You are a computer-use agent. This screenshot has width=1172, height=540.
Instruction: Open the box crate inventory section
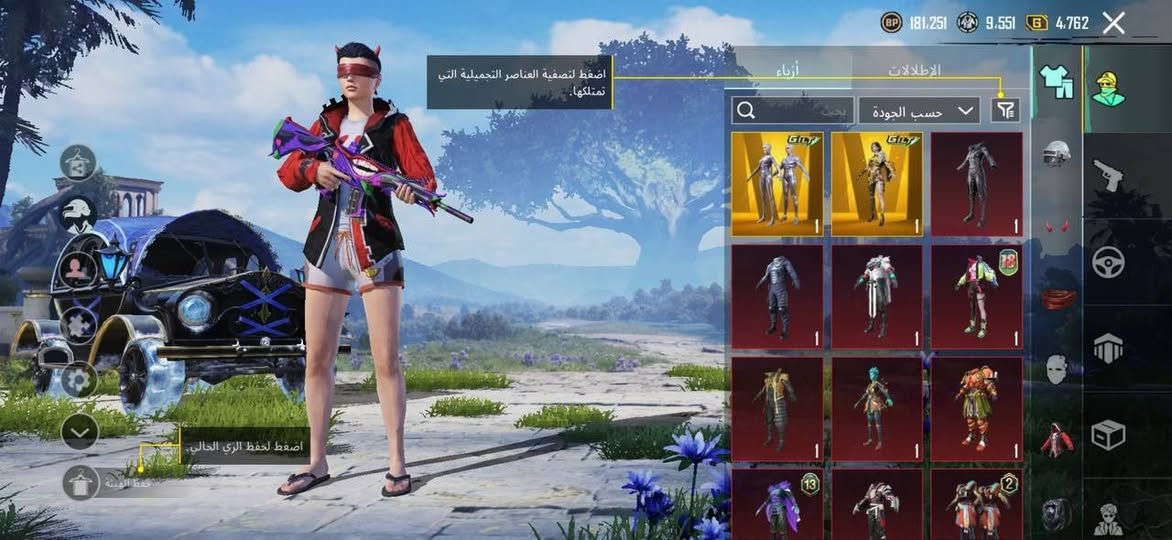[x=1108, y=435]
